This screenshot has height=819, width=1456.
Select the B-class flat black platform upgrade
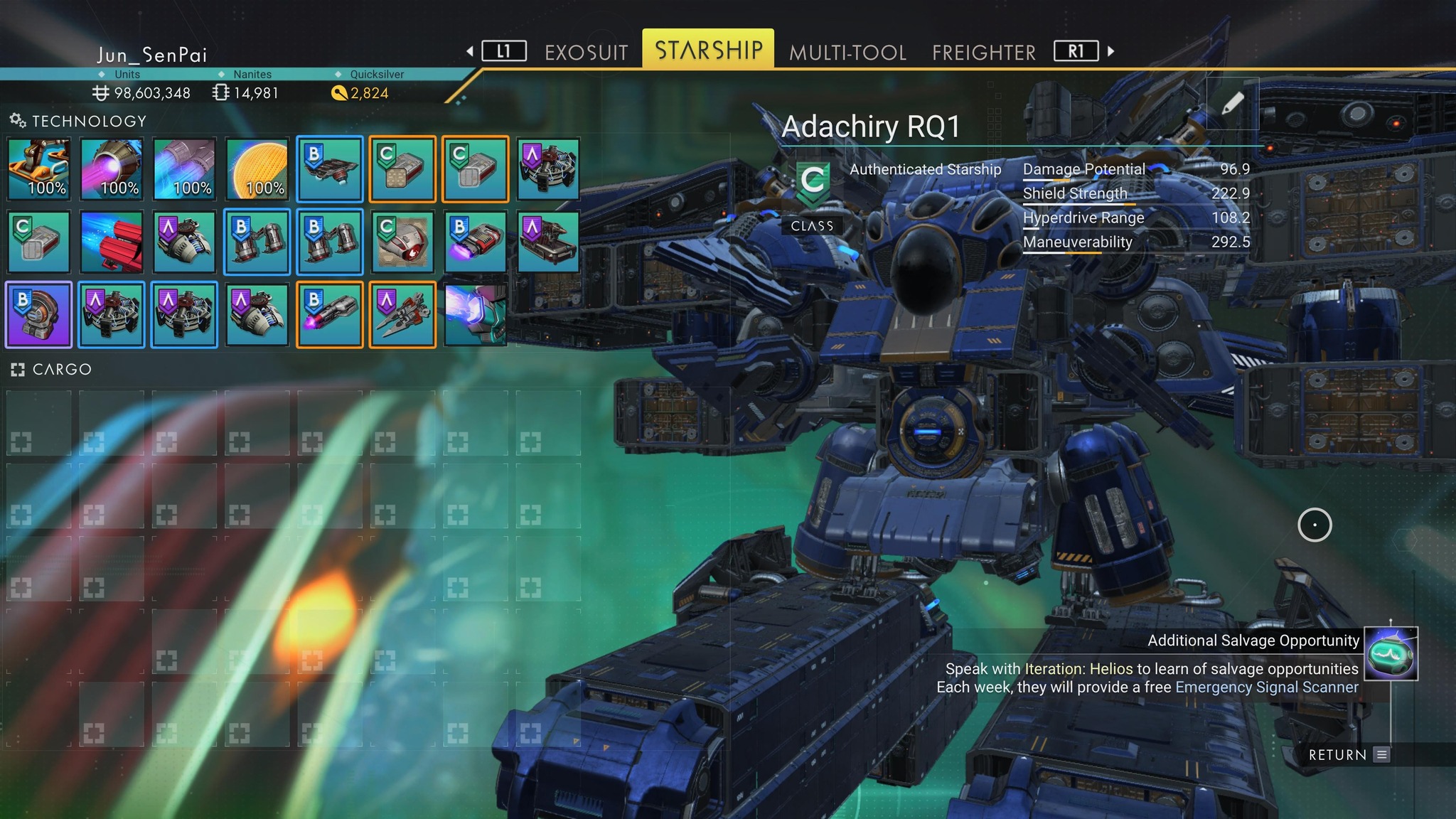point(330,169)
